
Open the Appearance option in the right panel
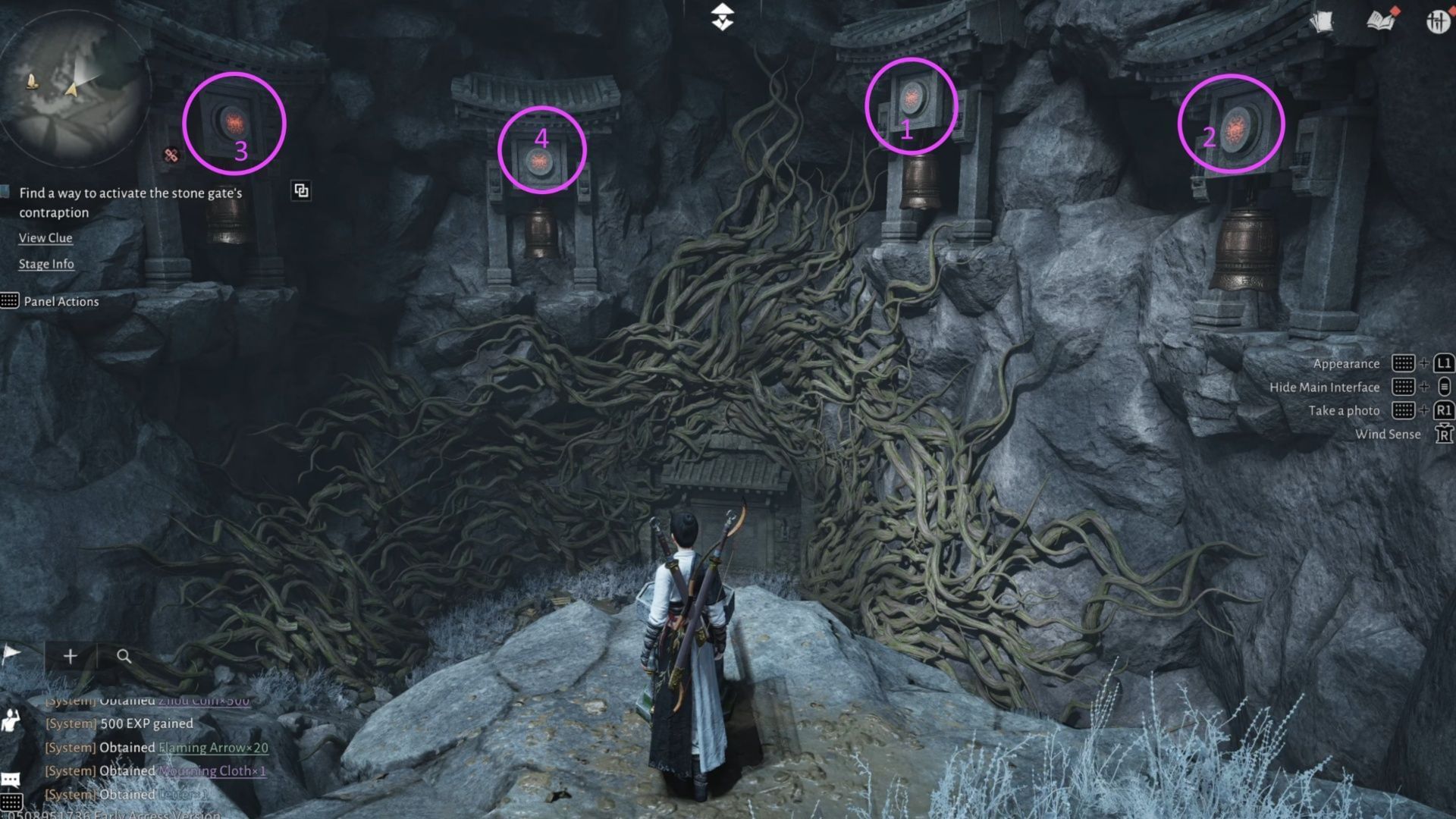tap(1347, 363)
